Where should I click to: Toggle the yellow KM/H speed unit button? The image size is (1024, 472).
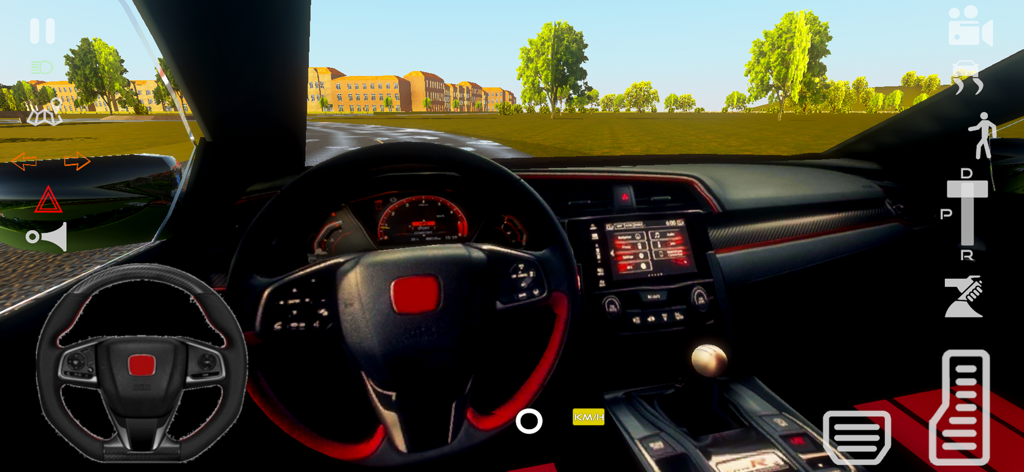point(588,417)
